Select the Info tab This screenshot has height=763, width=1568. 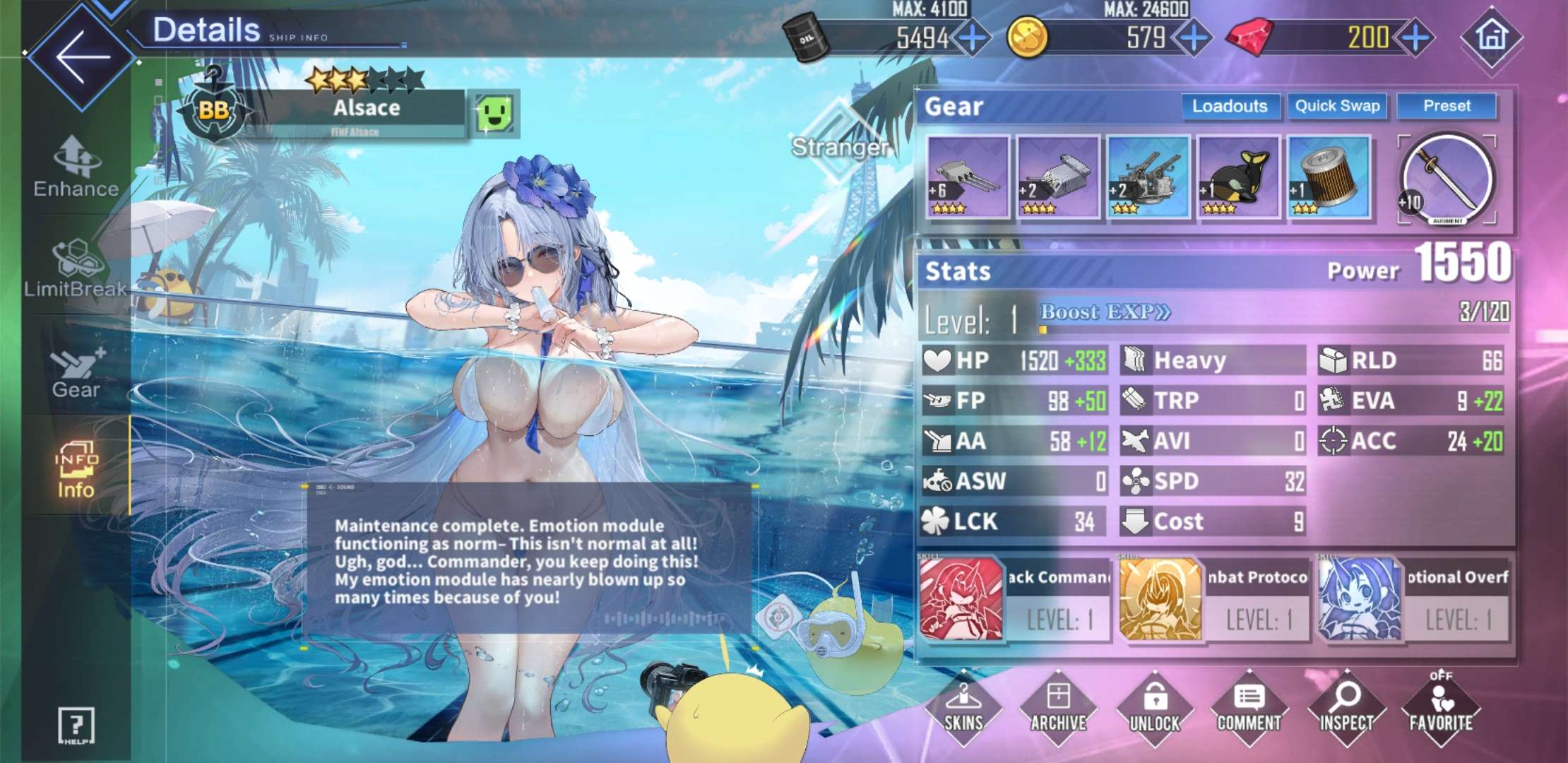(x=76, y=469)
